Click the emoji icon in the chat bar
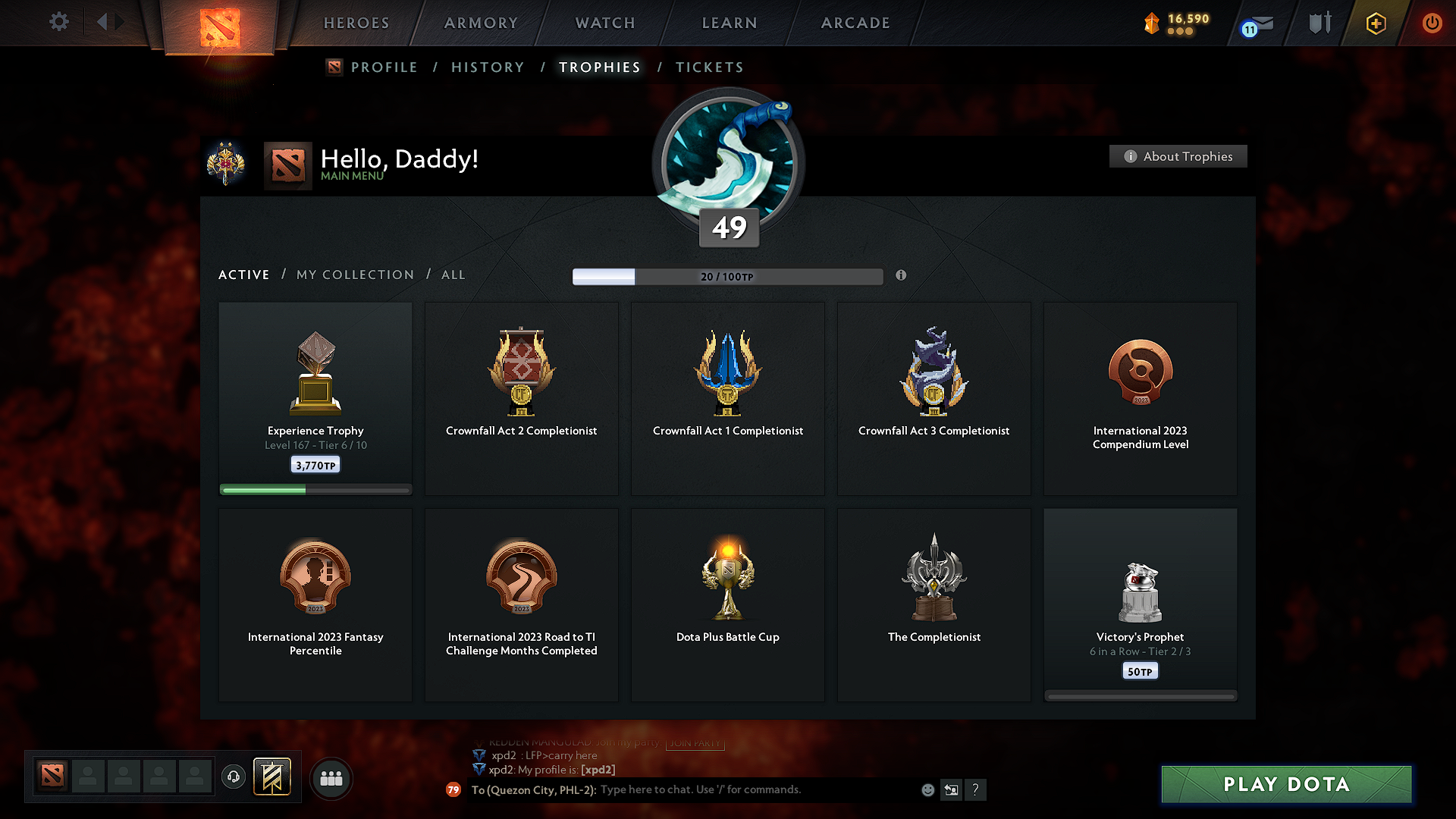The height and width of the screenshot is (819, 1456). pos(927,789)
